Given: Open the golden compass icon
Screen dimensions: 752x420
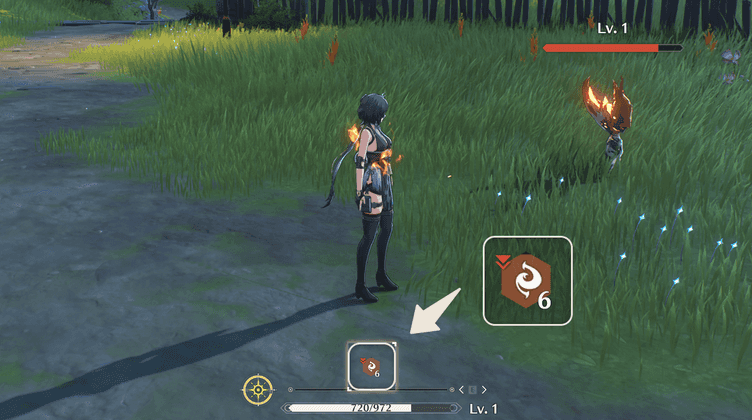Looking at the screenshot, I should (258, 389).
